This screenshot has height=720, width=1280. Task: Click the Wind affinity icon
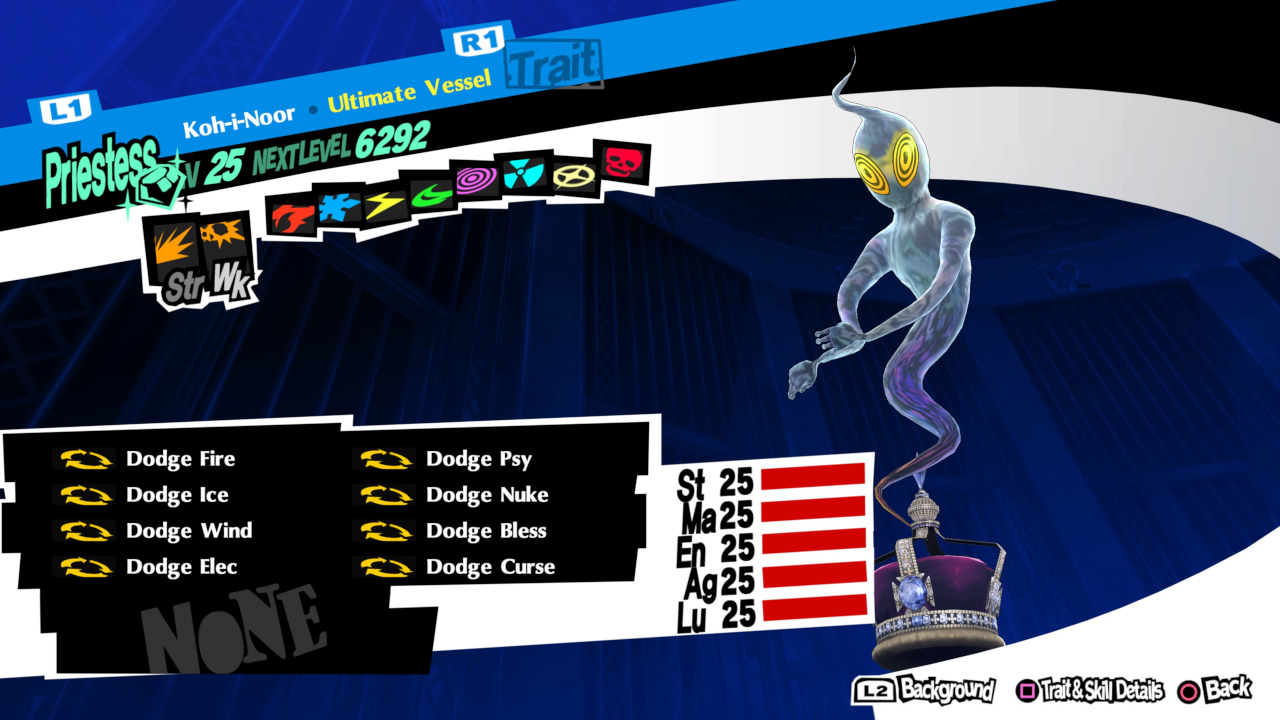pos(431,196)
